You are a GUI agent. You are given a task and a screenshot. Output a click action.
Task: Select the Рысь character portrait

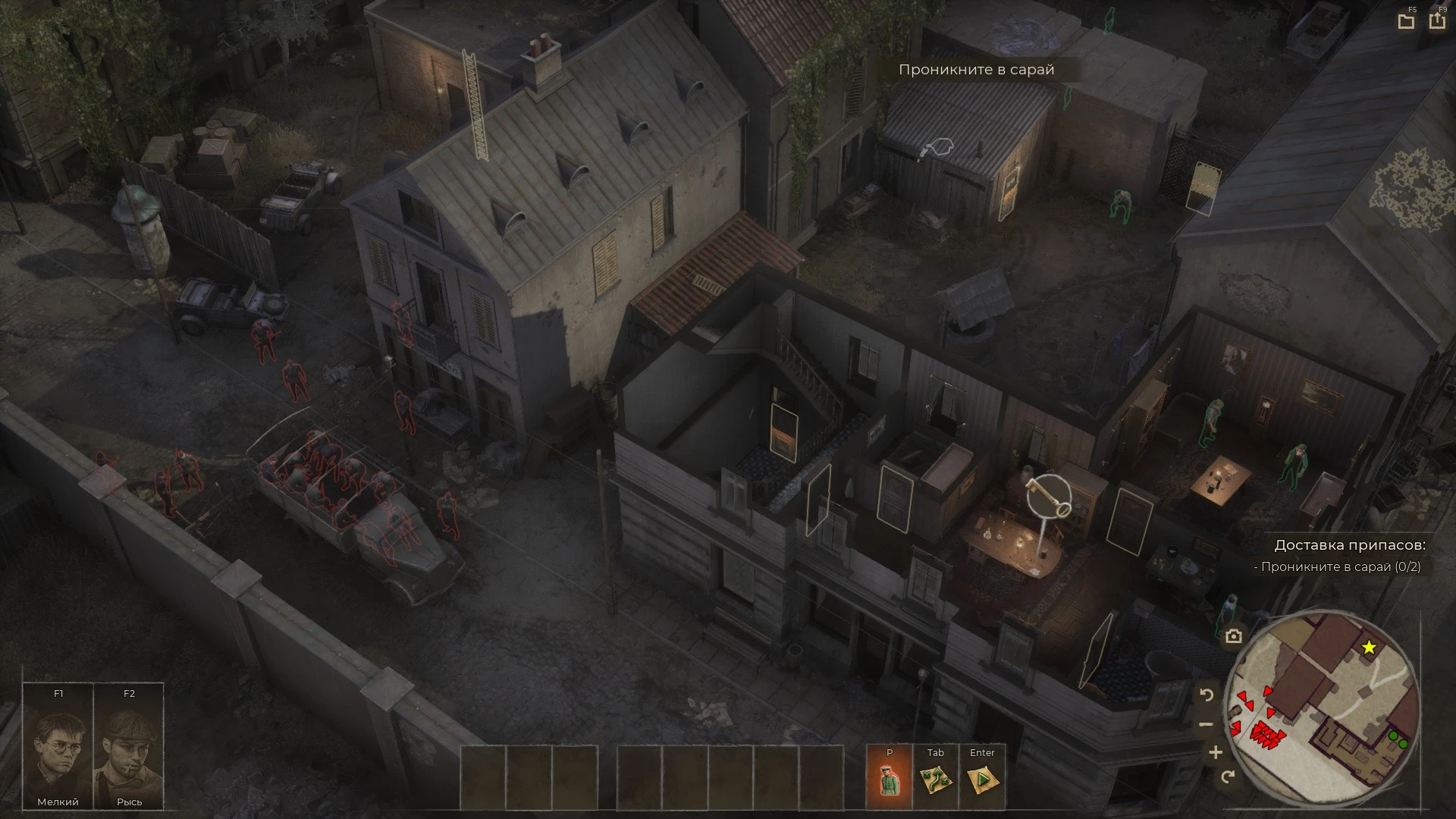129,747
